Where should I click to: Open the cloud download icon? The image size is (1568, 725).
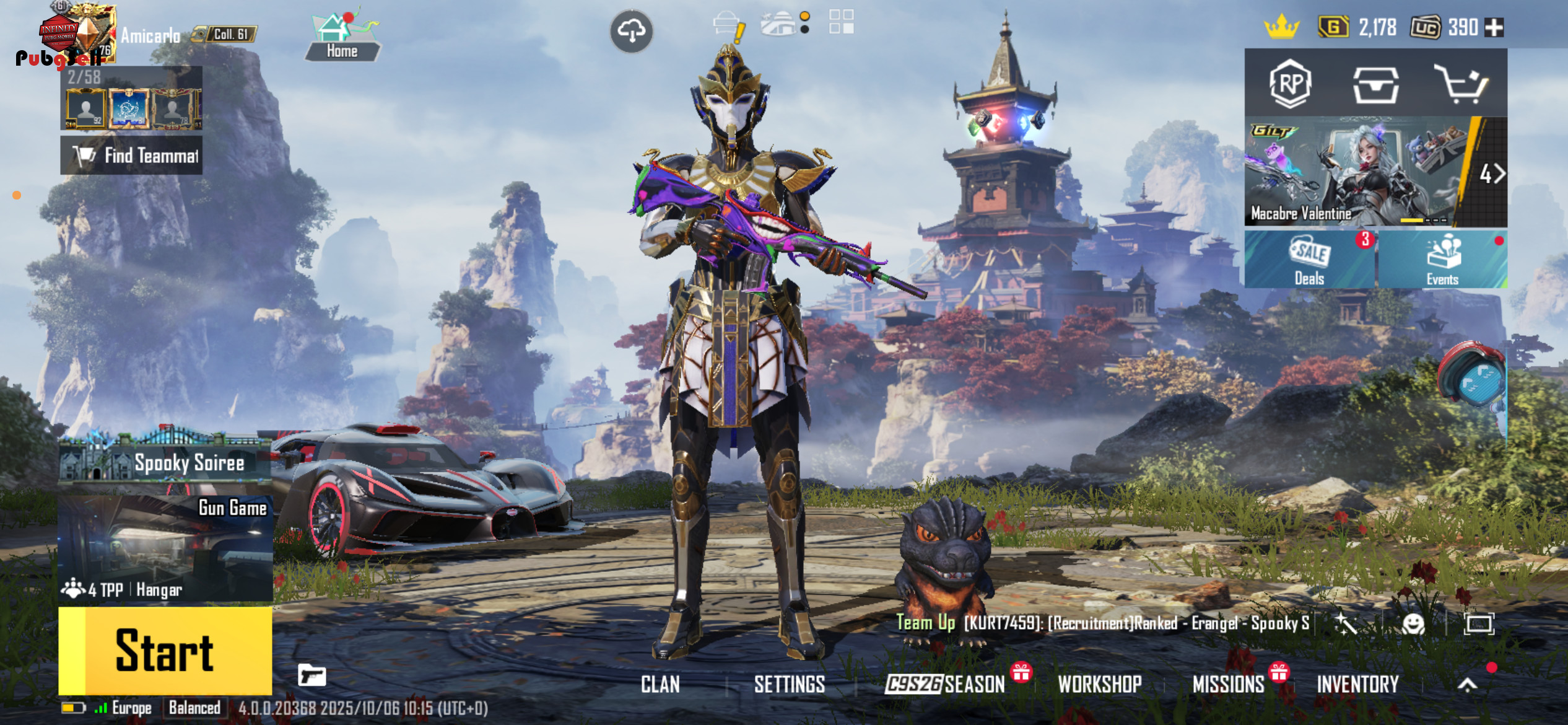point(631,30)
